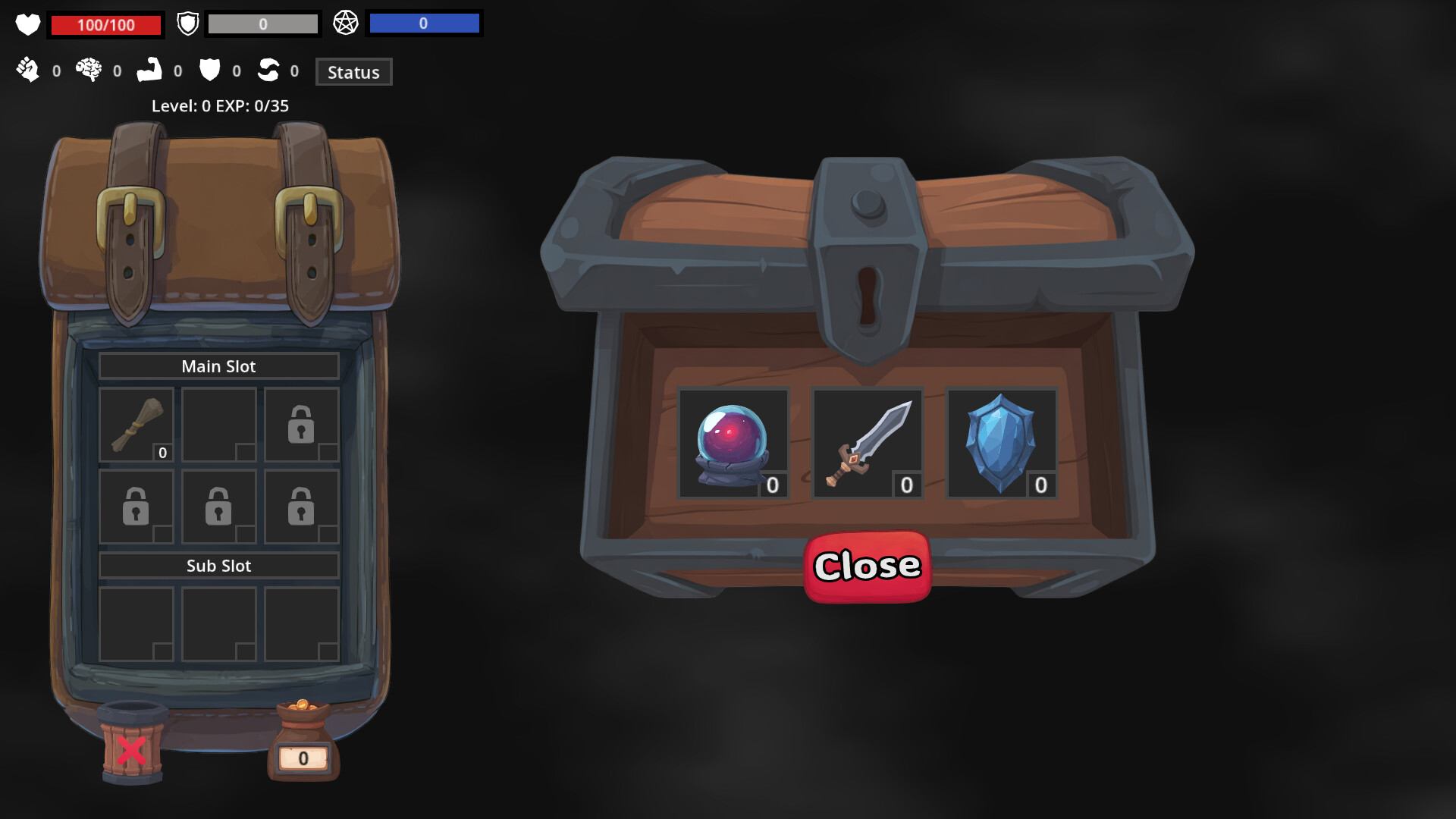Unlock the bottom-left locked slot
Viewport: 1456px width, 819px height.
point(136,507)
